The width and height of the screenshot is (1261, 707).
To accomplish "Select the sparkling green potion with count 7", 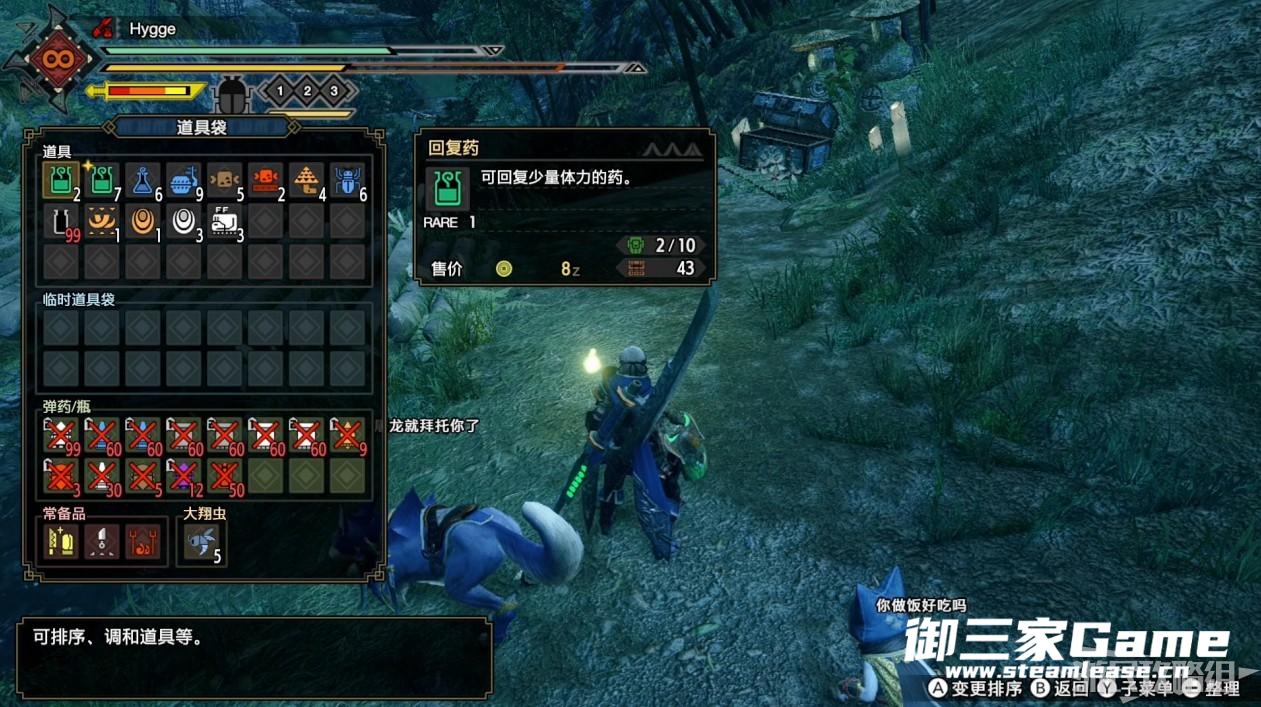I will 102,181.
